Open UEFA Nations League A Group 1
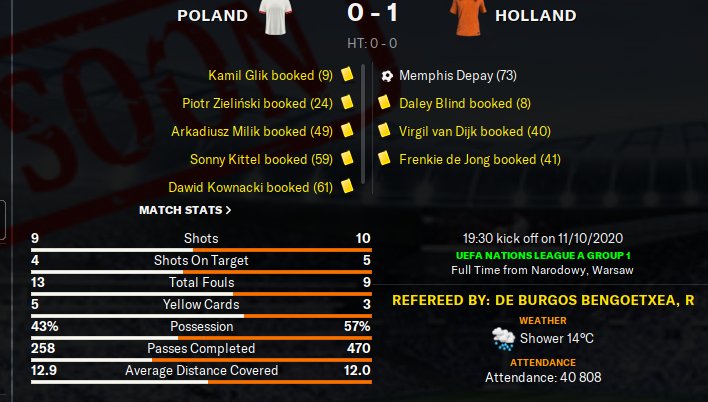The image size is (708, 402). coord(544,256)
